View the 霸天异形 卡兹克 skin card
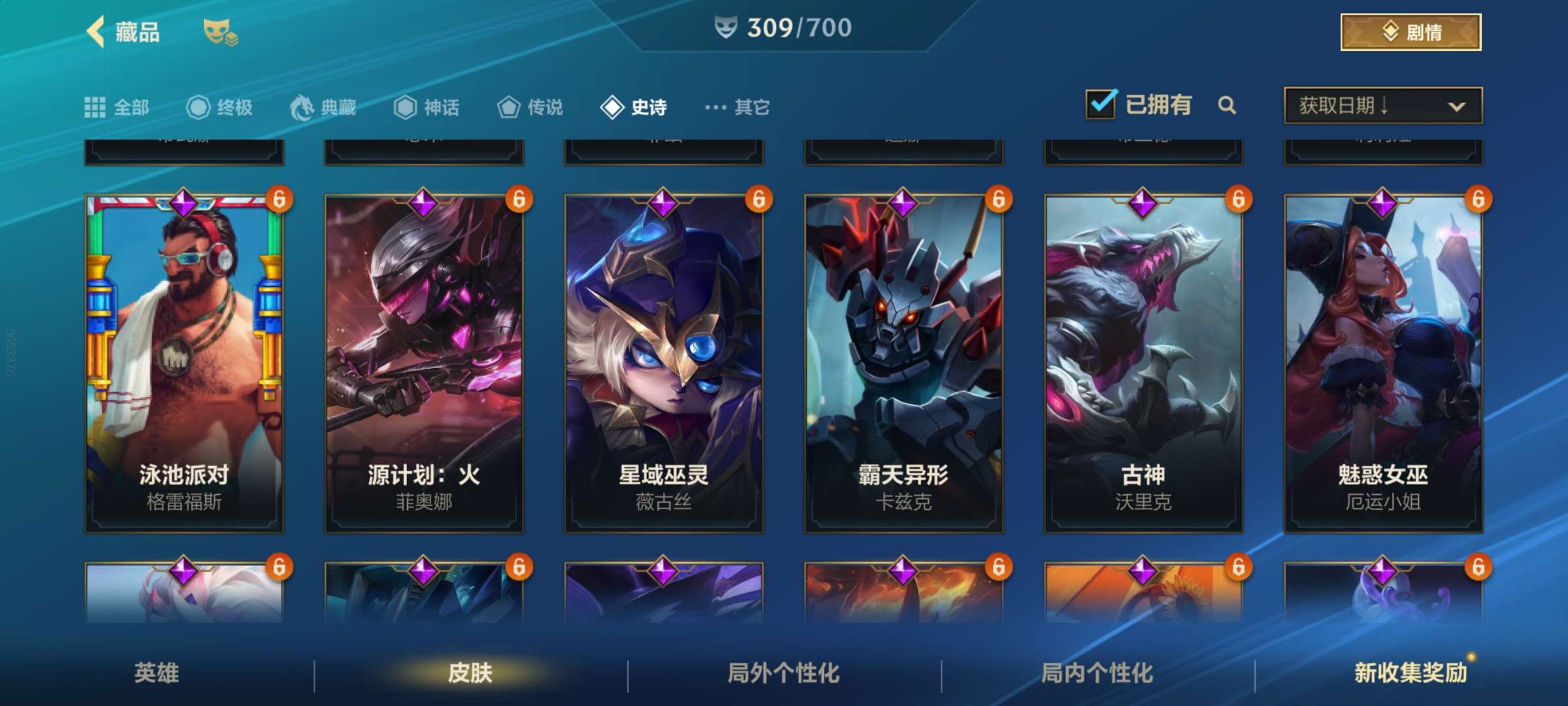1568x706 pixels. pos(904,363)
